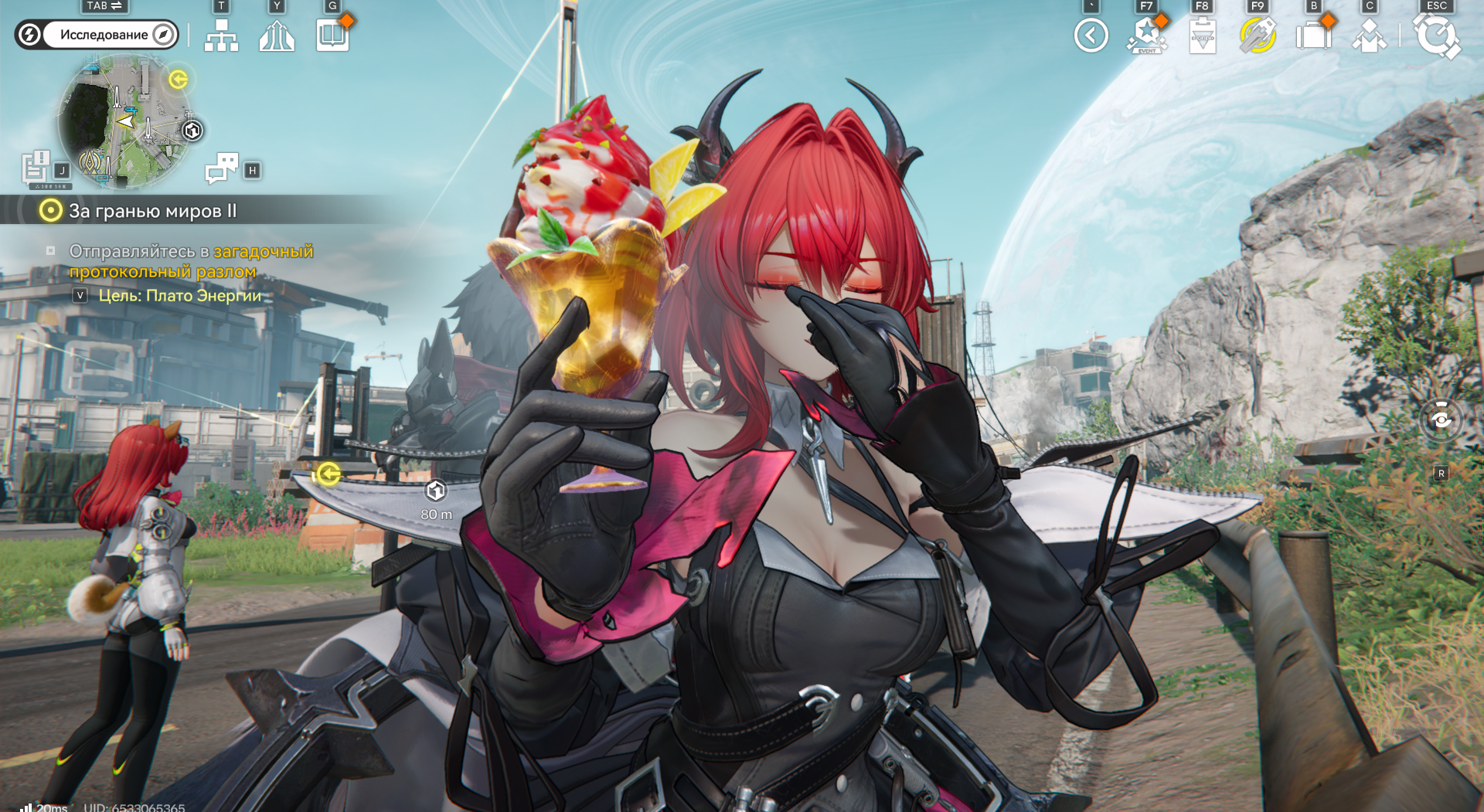Screen dimensions: 1484x812
Task: Open the open-book guide icon
Action: coord(332,36)
